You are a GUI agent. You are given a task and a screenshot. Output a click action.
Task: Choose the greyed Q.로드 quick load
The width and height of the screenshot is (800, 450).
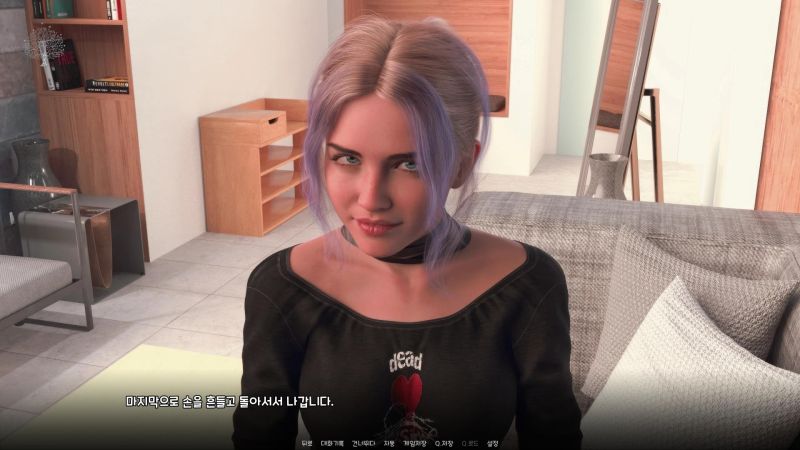point(468,442)
